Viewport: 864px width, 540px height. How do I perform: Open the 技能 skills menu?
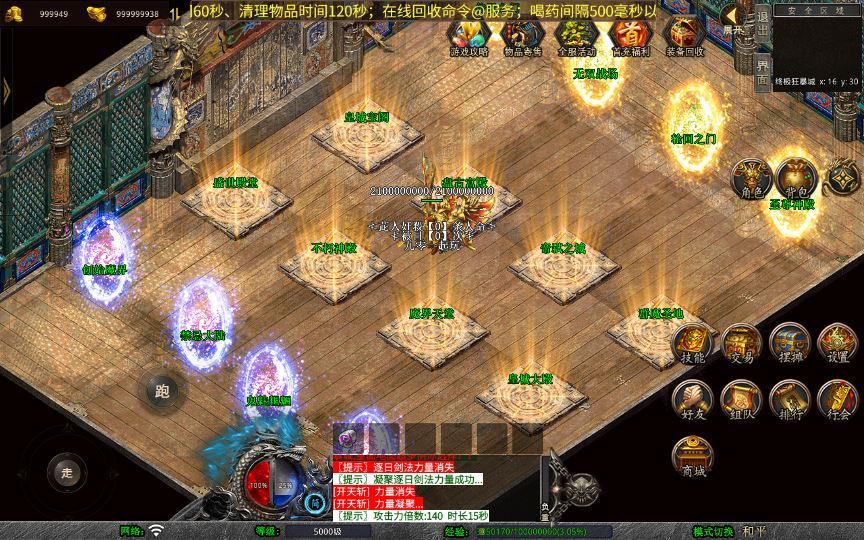click(693, 344)
